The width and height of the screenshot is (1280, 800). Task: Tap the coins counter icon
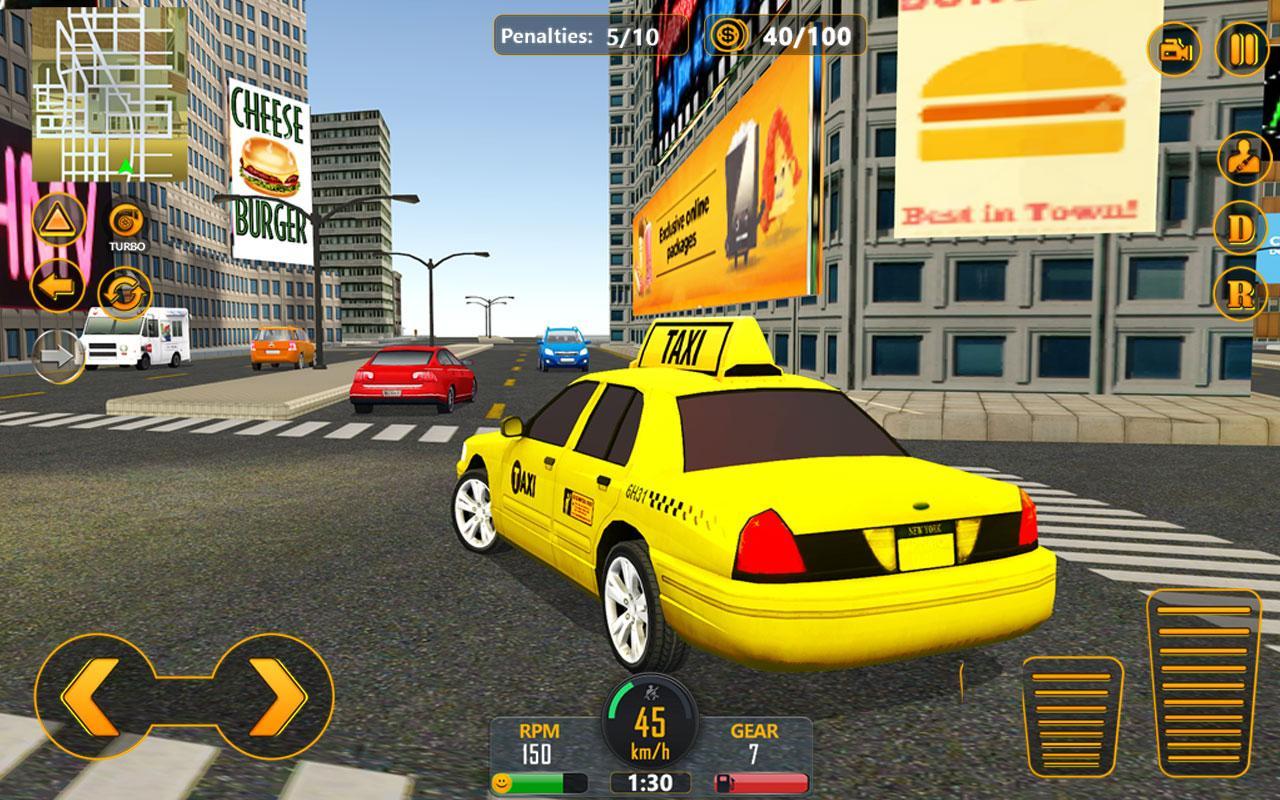coord(728,38)
